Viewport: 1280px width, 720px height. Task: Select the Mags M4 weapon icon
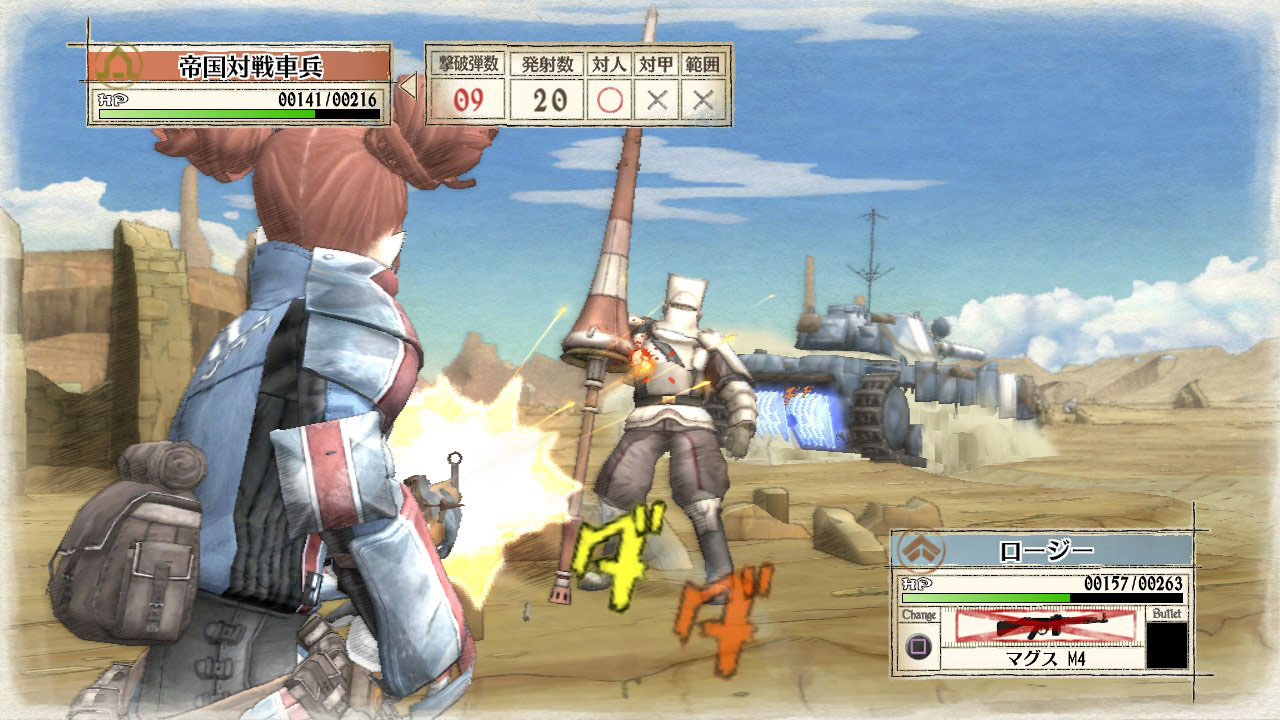(x=1045, y=625)
